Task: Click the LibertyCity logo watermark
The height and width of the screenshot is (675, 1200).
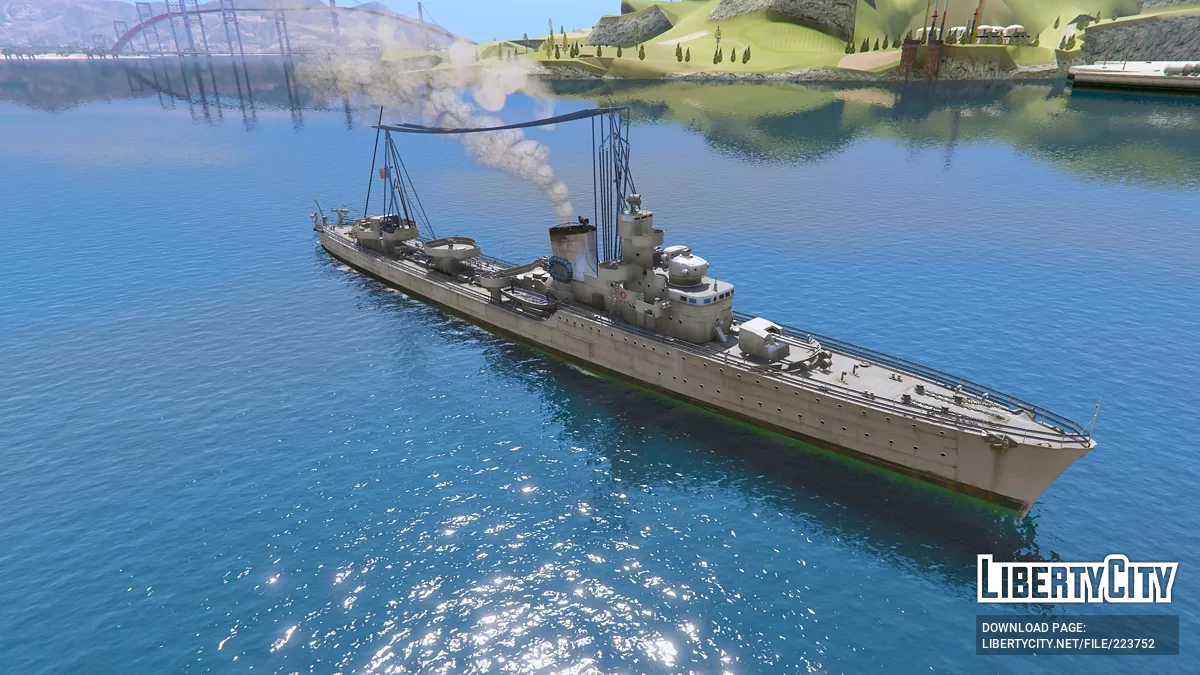Action: coord(1077,579)
